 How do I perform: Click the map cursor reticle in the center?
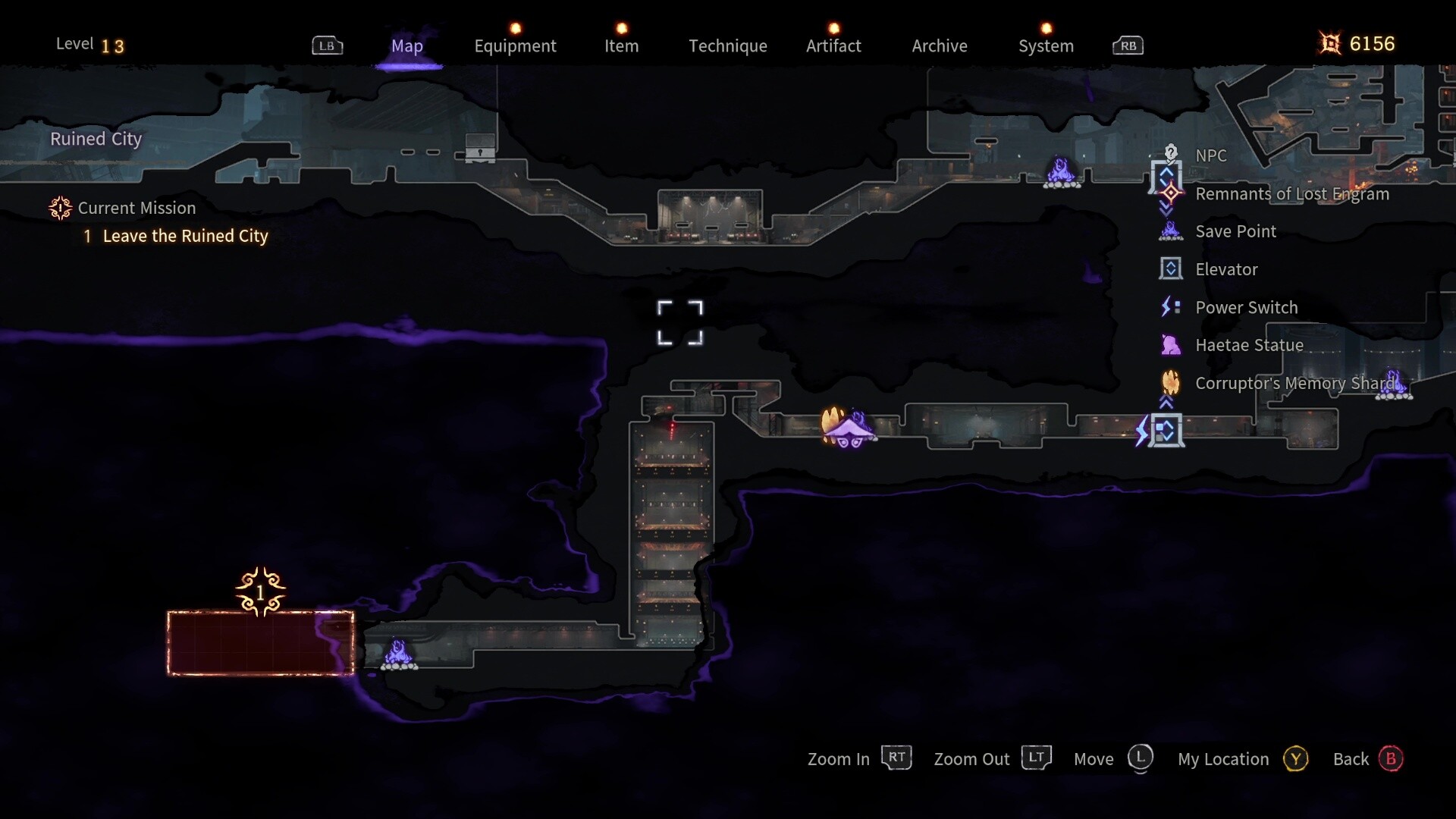point(680,322)
